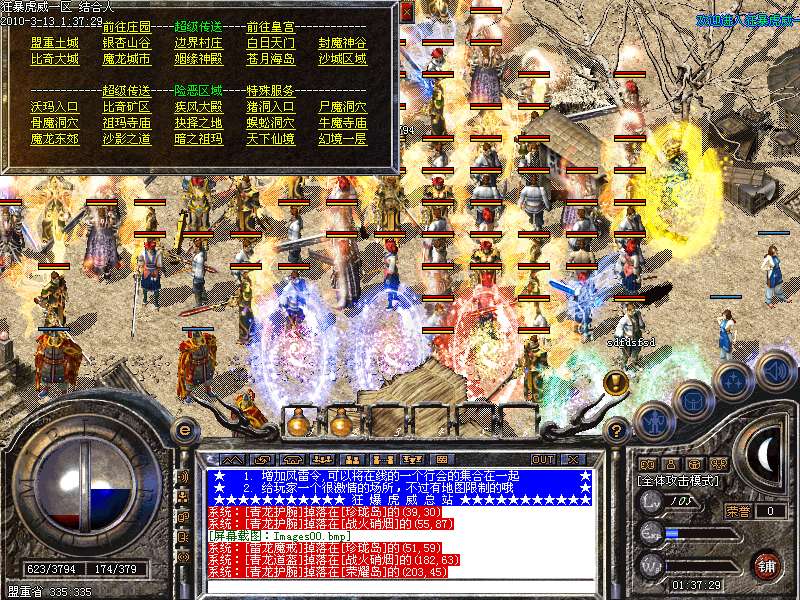Select the 比奇大城 teleport
This screenshot has height=600, width=800.
coord(54,60)
